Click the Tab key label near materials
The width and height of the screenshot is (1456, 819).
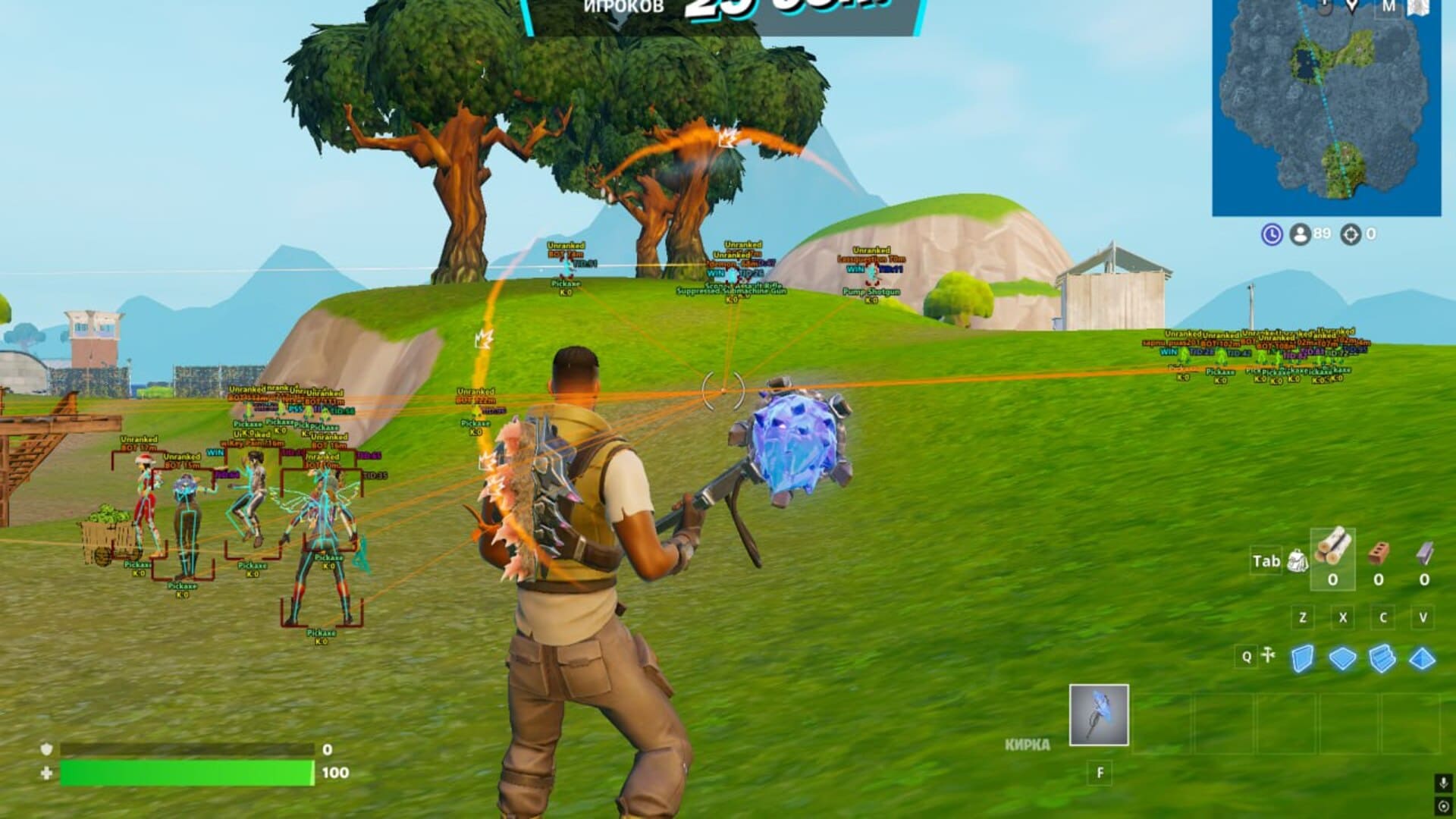tap(1266, 562)
